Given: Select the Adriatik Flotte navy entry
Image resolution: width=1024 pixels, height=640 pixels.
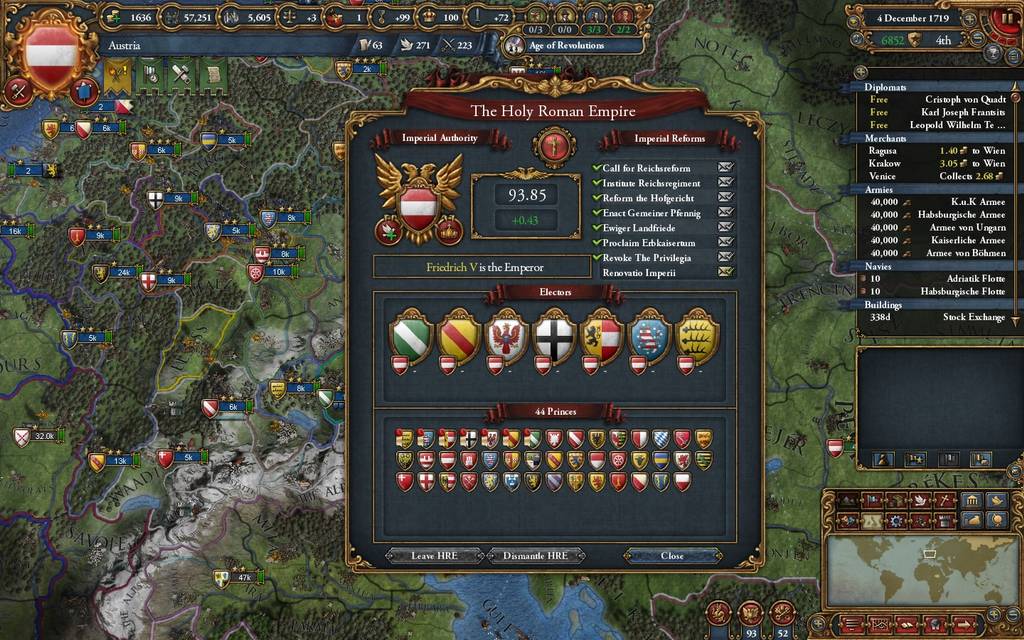Looking at the screenshot, I should (x=976, y=278).
